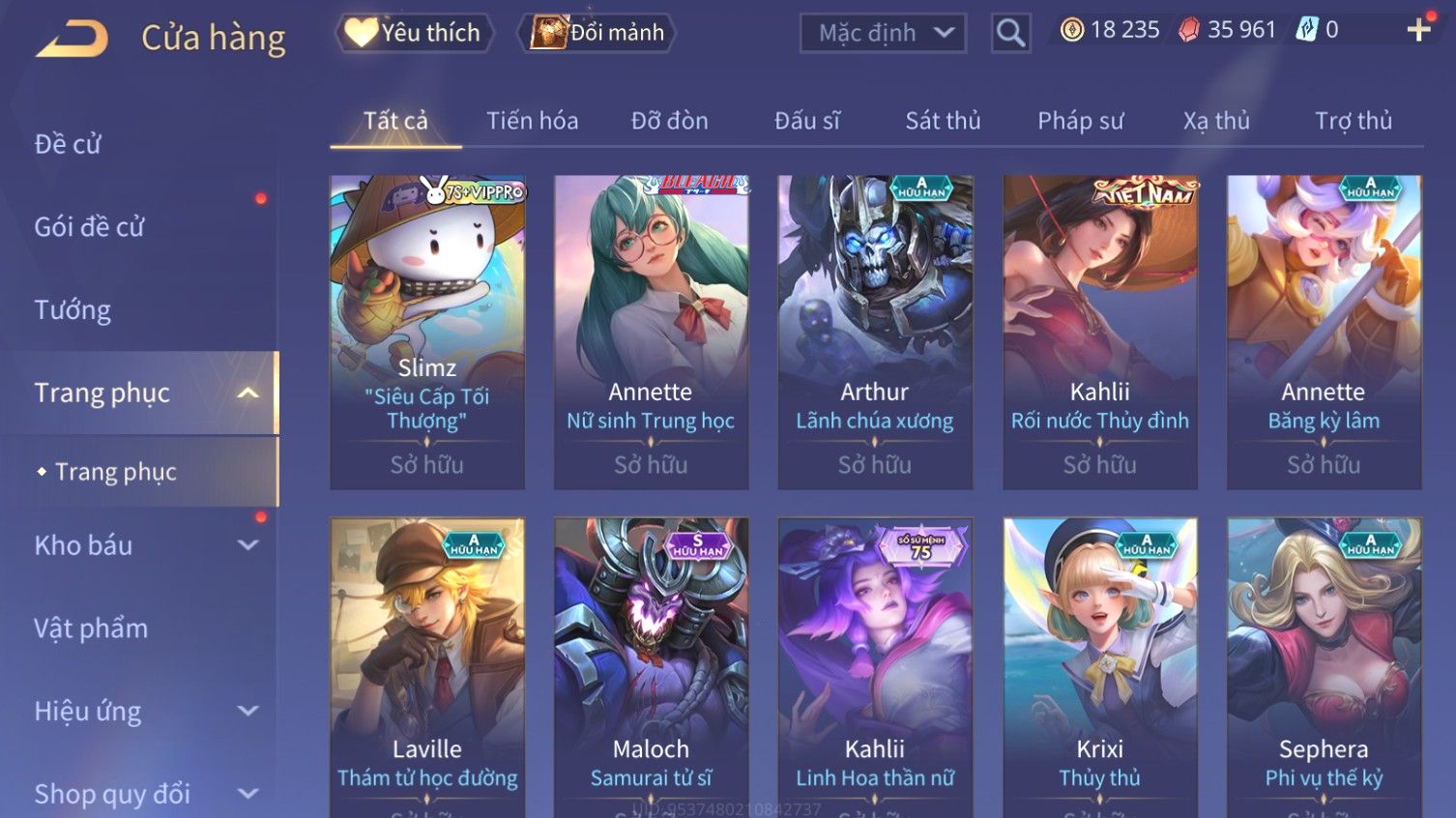Open the Đổi mảnh exchange
This screenshot has width=1456, height=818.
click(597, 33)
